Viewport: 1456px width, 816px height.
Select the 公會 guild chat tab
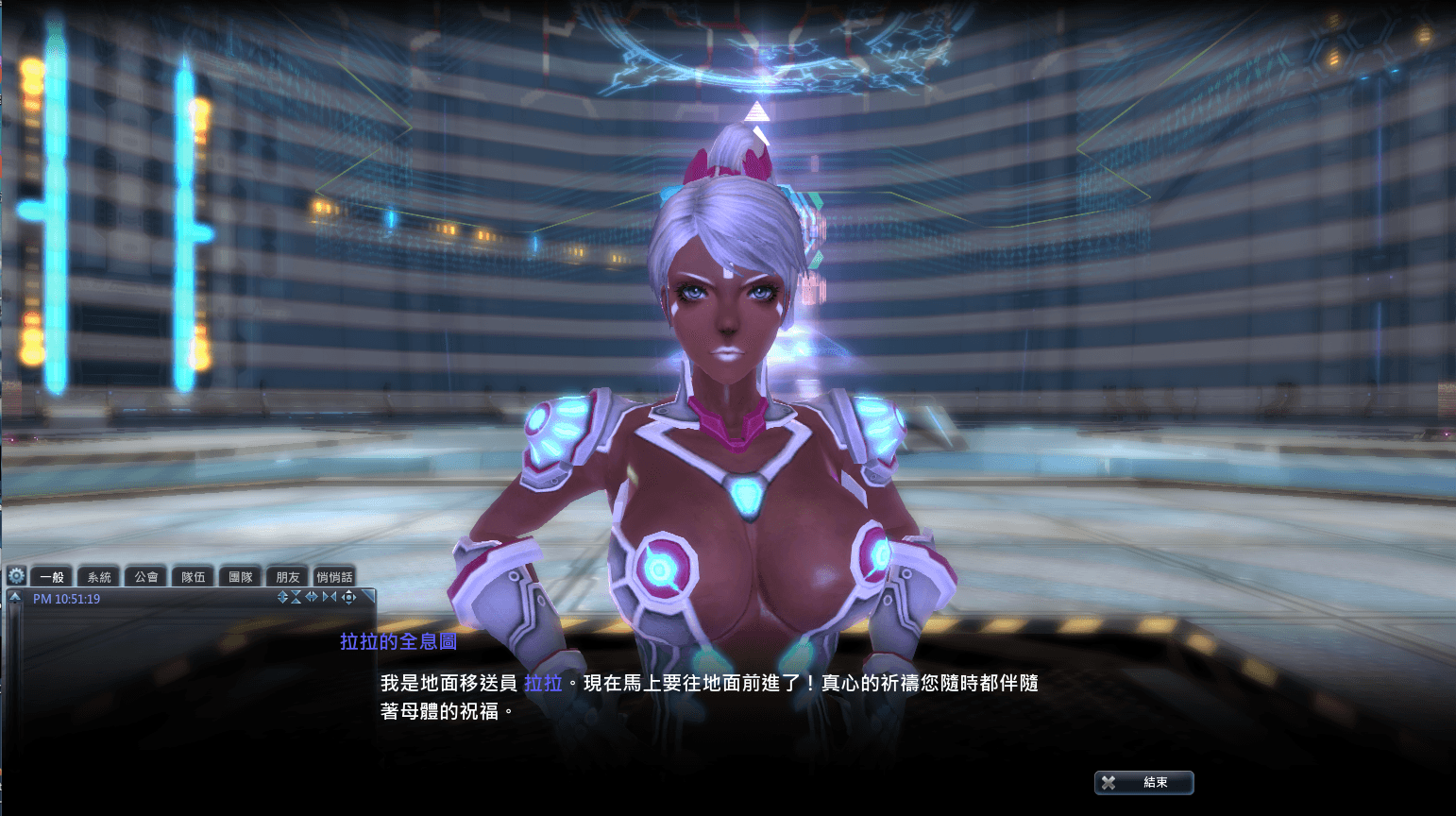tap(145, 576)
